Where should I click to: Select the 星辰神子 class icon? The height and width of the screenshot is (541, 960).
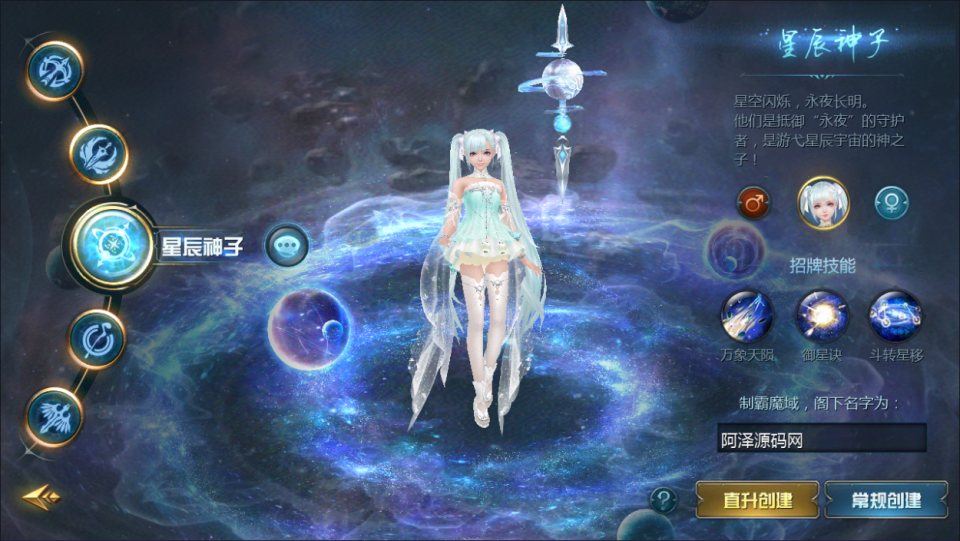pyautogui.click(x=111, y=244)
